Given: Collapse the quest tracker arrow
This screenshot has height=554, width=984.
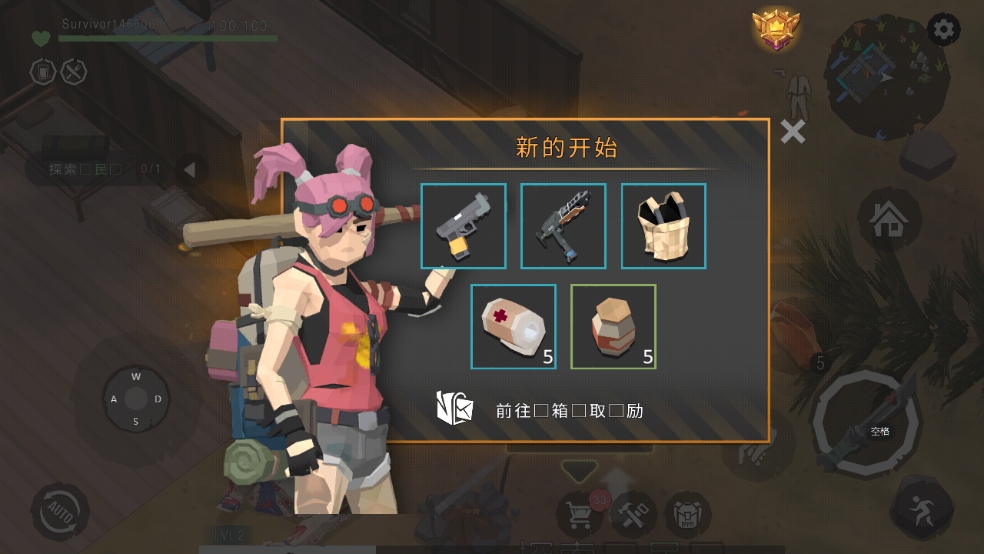Looking at the screenshot, I should 189,169.
